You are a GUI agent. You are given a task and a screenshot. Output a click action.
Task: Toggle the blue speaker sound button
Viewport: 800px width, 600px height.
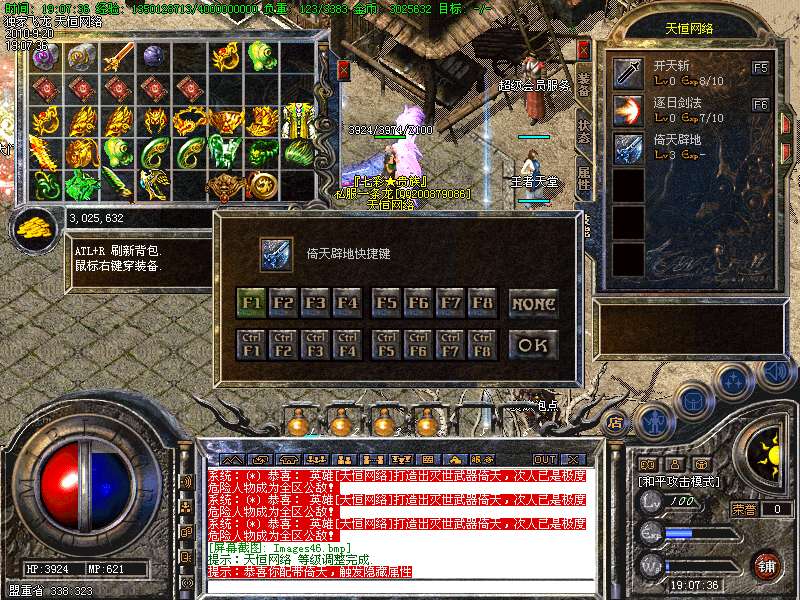coord(773,372)
